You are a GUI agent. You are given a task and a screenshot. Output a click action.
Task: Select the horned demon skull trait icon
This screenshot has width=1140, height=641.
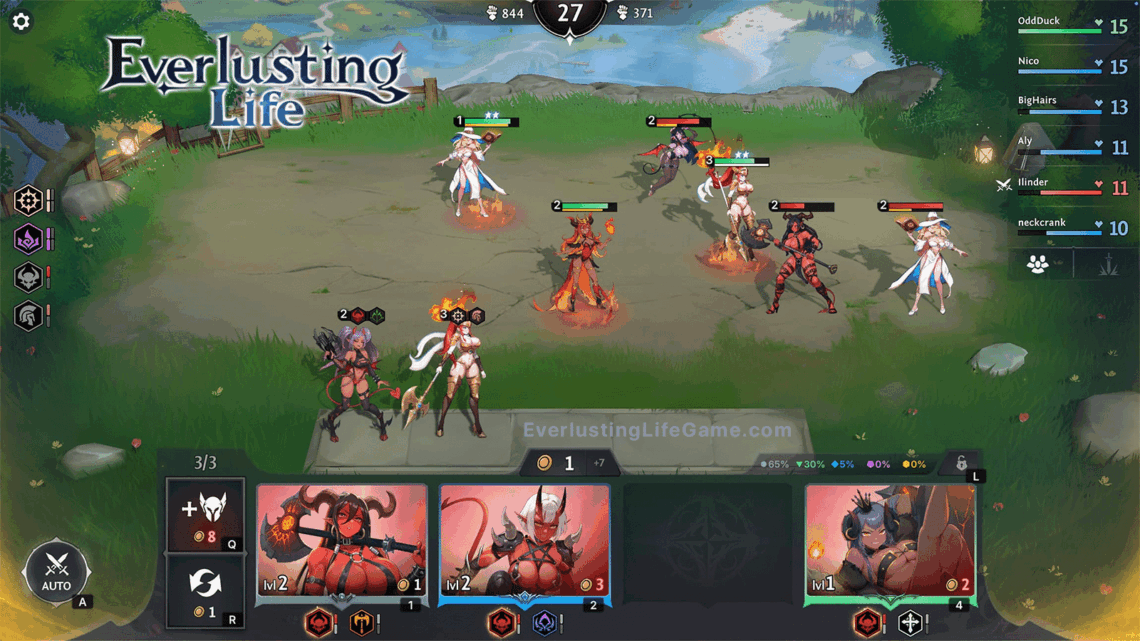28,278
